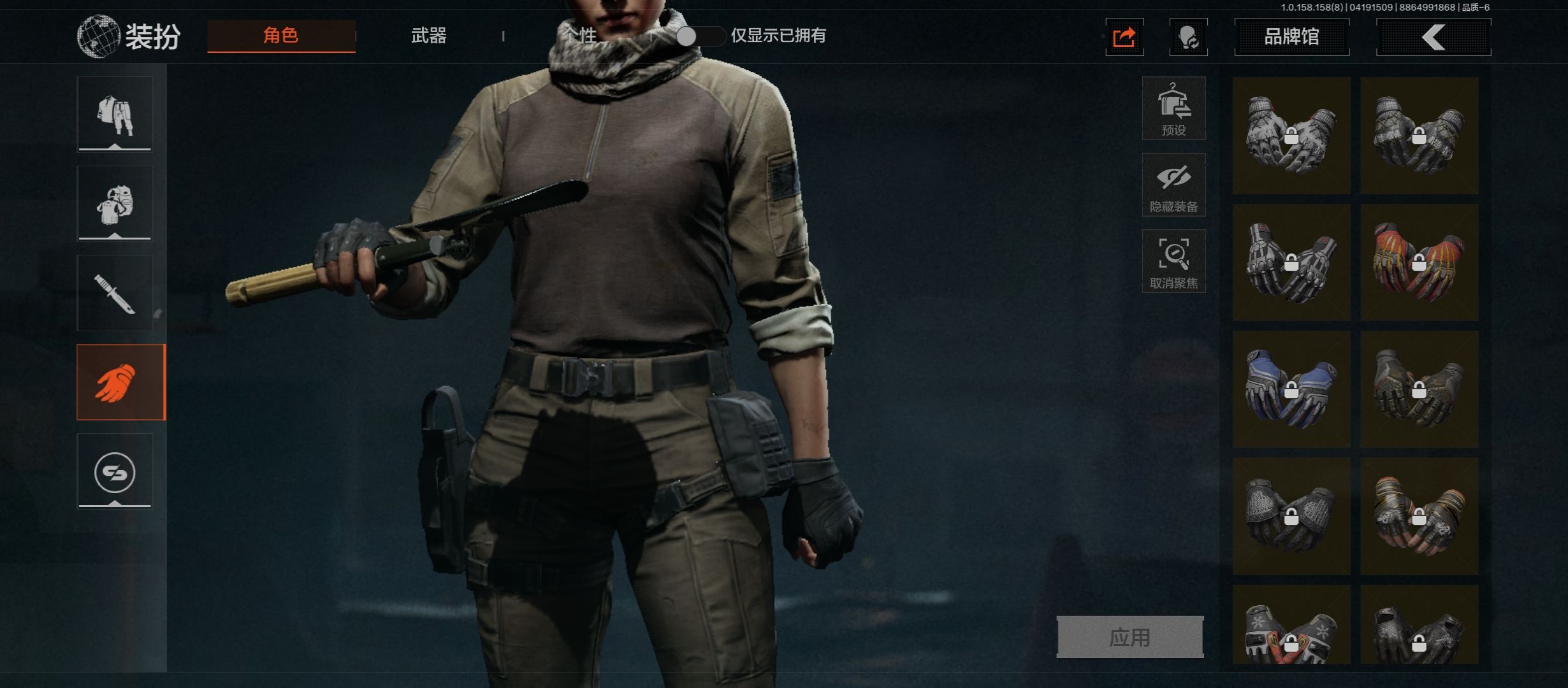Screen dimensions: 1568x688
Task: Open the 品牌馆 button
Action: tap(1291, 37)
